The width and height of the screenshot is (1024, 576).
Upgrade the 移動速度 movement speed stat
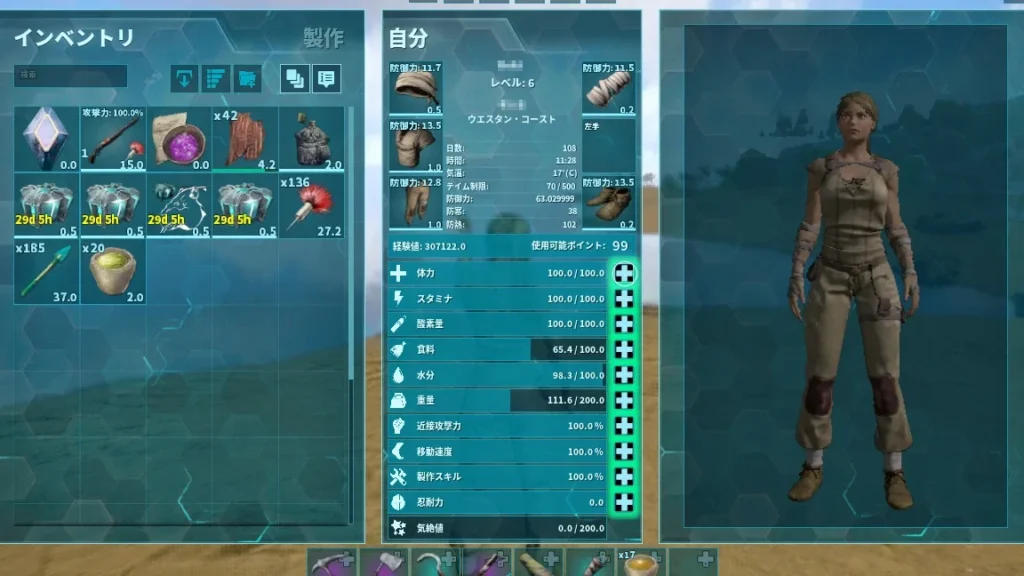click(624, 451)
